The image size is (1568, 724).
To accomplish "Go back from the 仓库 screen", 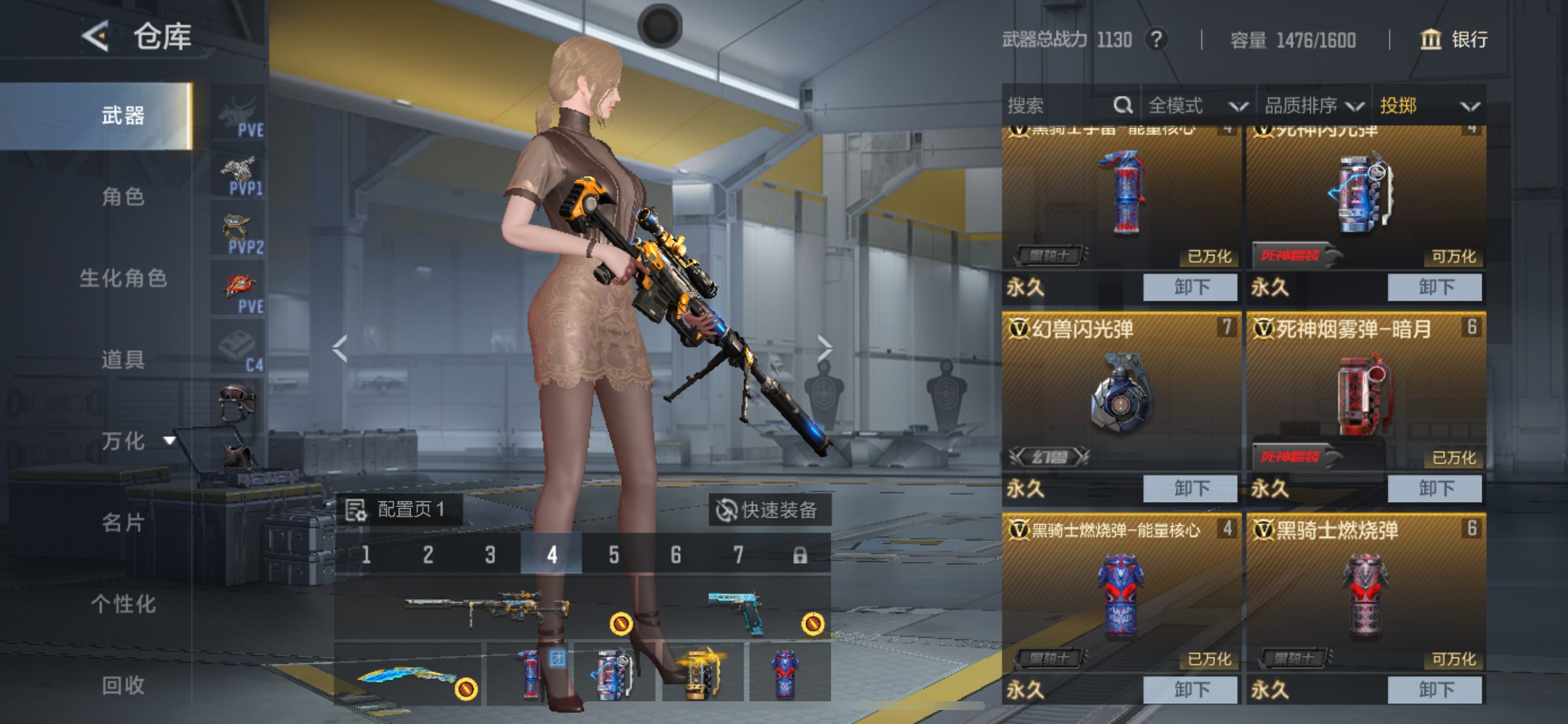I will pos(96,36).
